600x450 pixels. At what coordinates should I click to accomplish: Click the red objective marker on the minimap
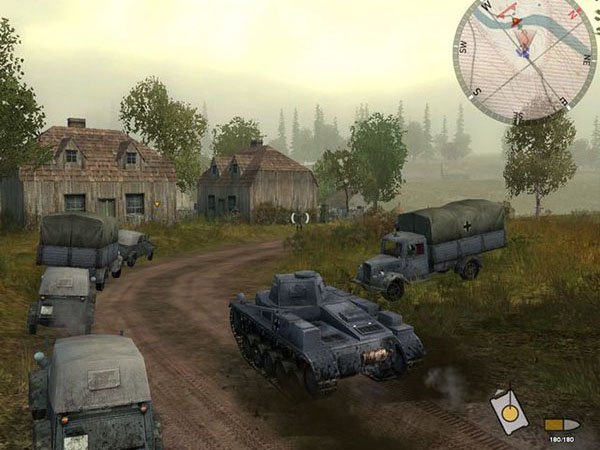pos(516,20)
